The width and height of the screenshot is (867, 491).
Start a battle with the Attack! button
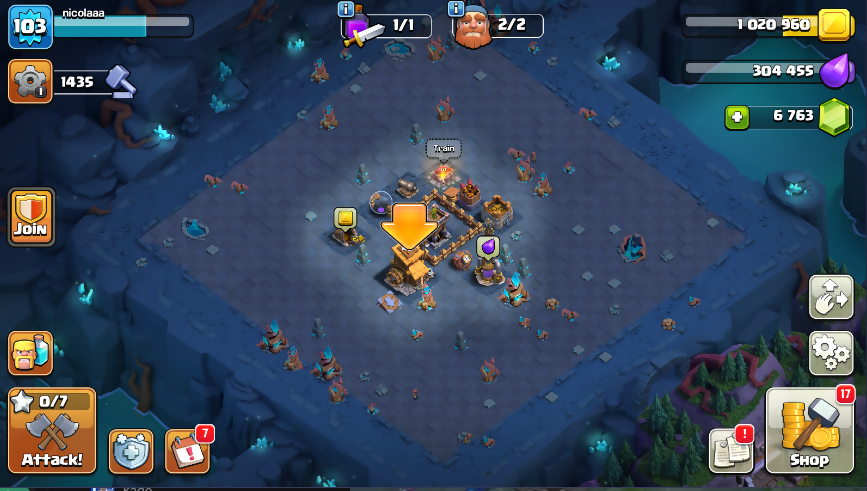pyautogui.click(x=52, y=431)
